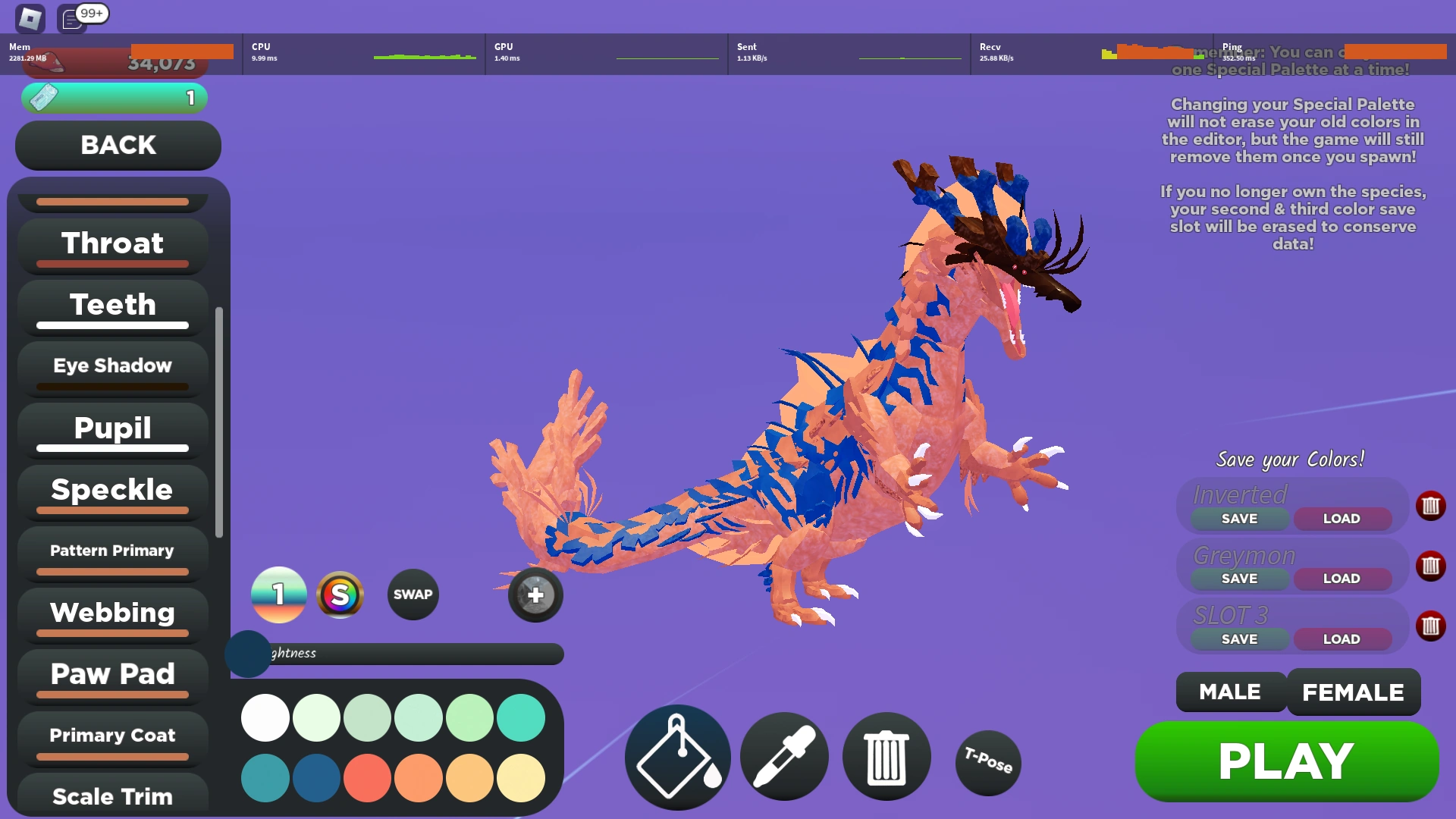Open the trash to clear colors

886,756
